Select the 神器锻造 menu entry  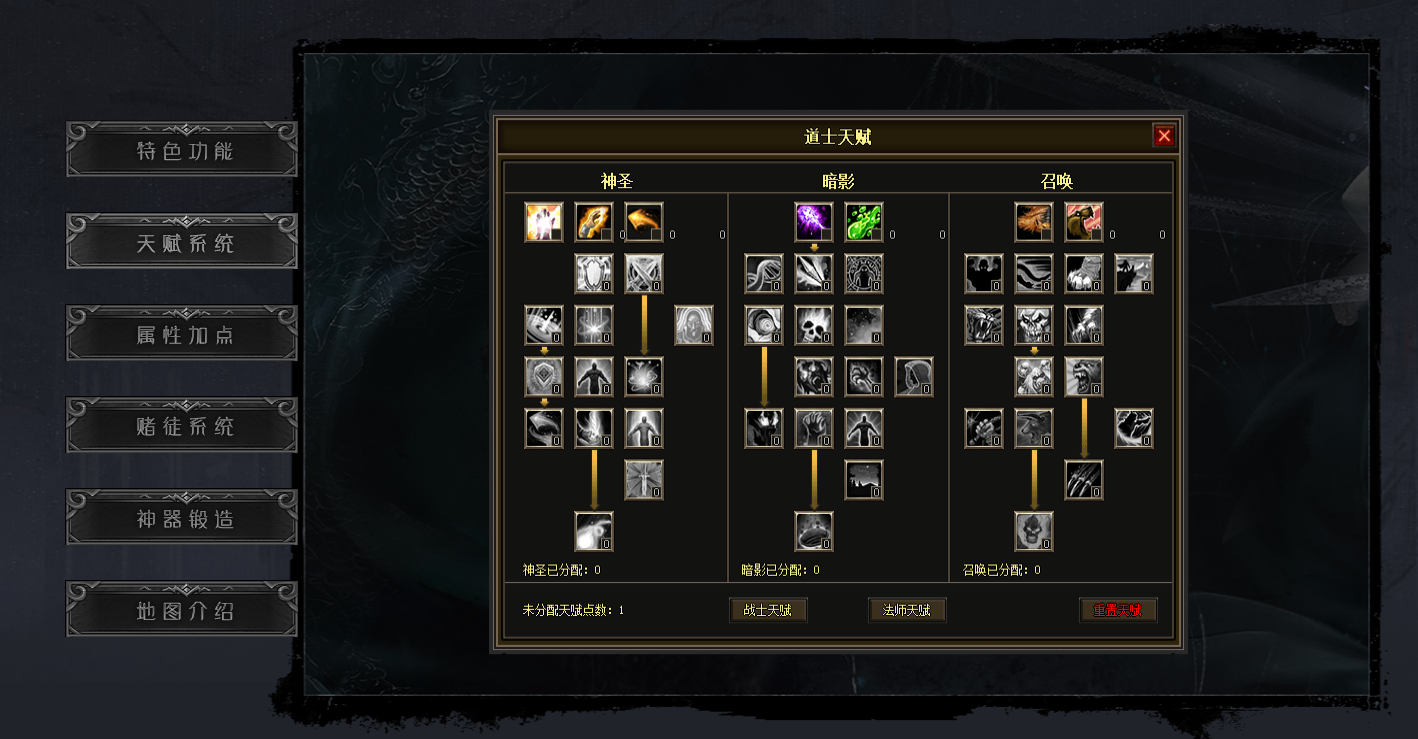coord(182,518)
